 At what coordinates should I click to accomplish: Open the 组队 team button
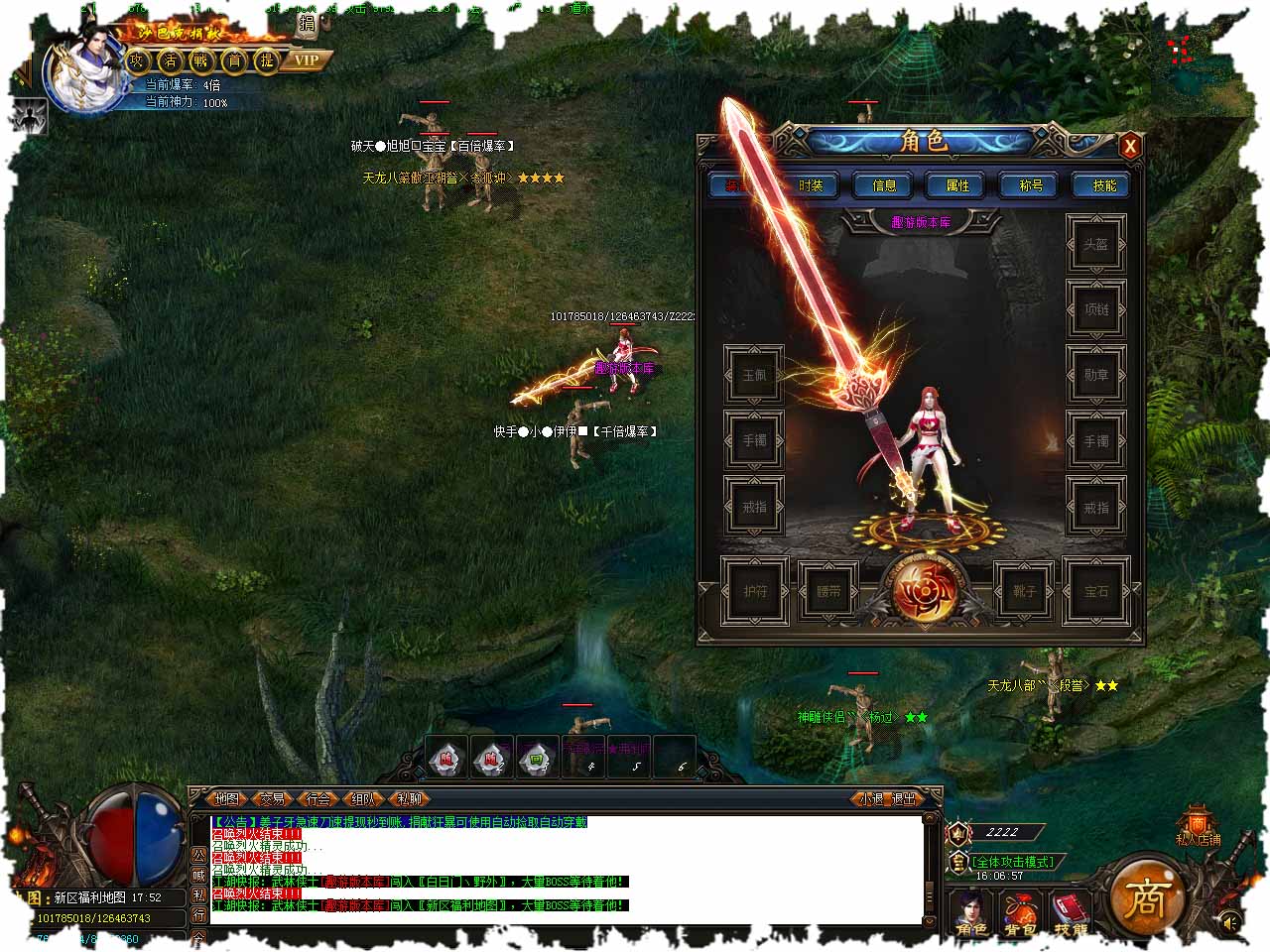364,798
